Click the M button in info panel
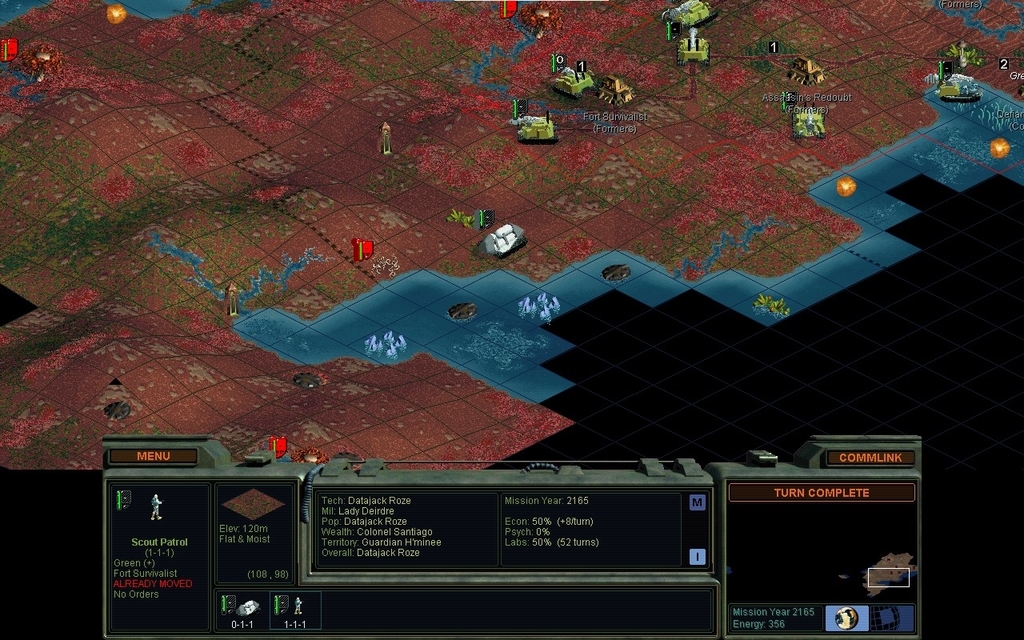 [697, 503]
